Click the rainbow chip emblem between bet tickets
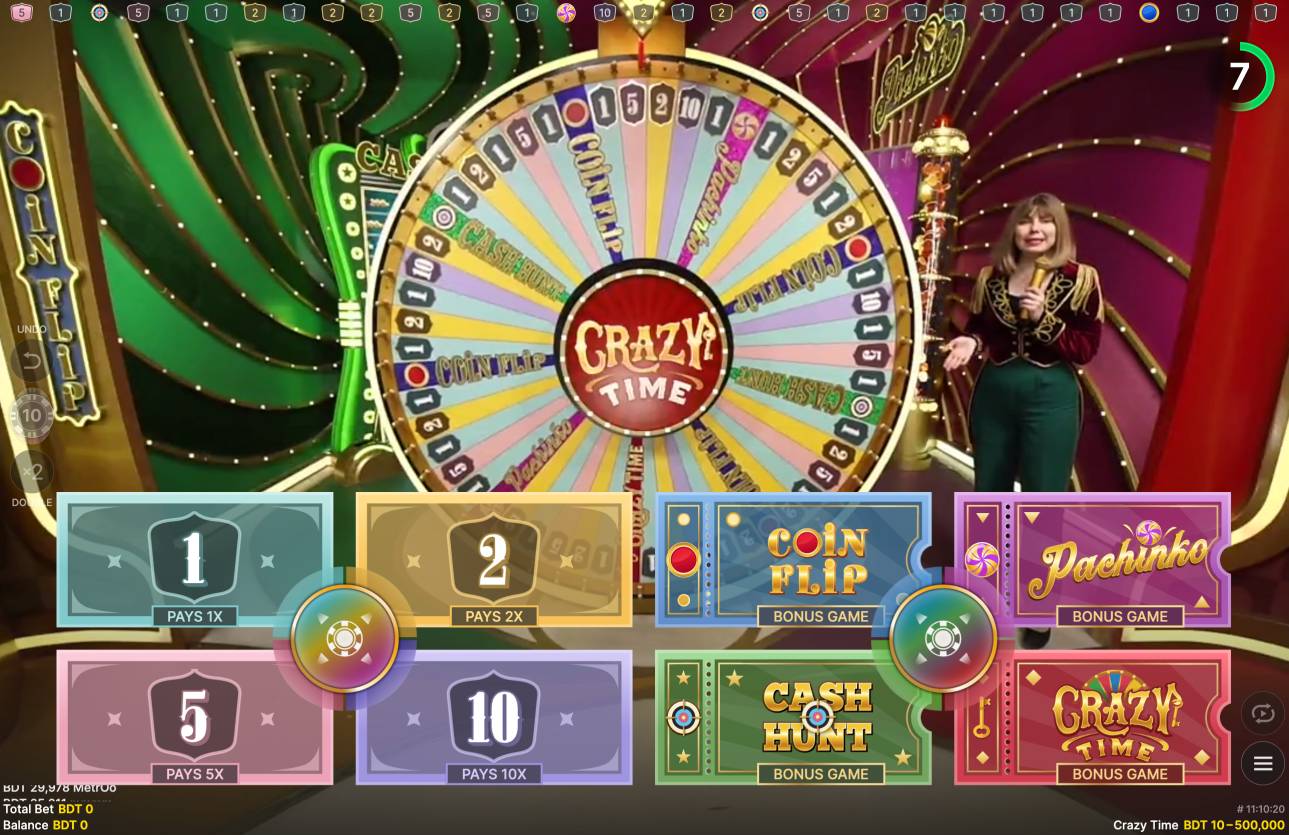The height and width of the screenshot is (835, 1289). 345,637
